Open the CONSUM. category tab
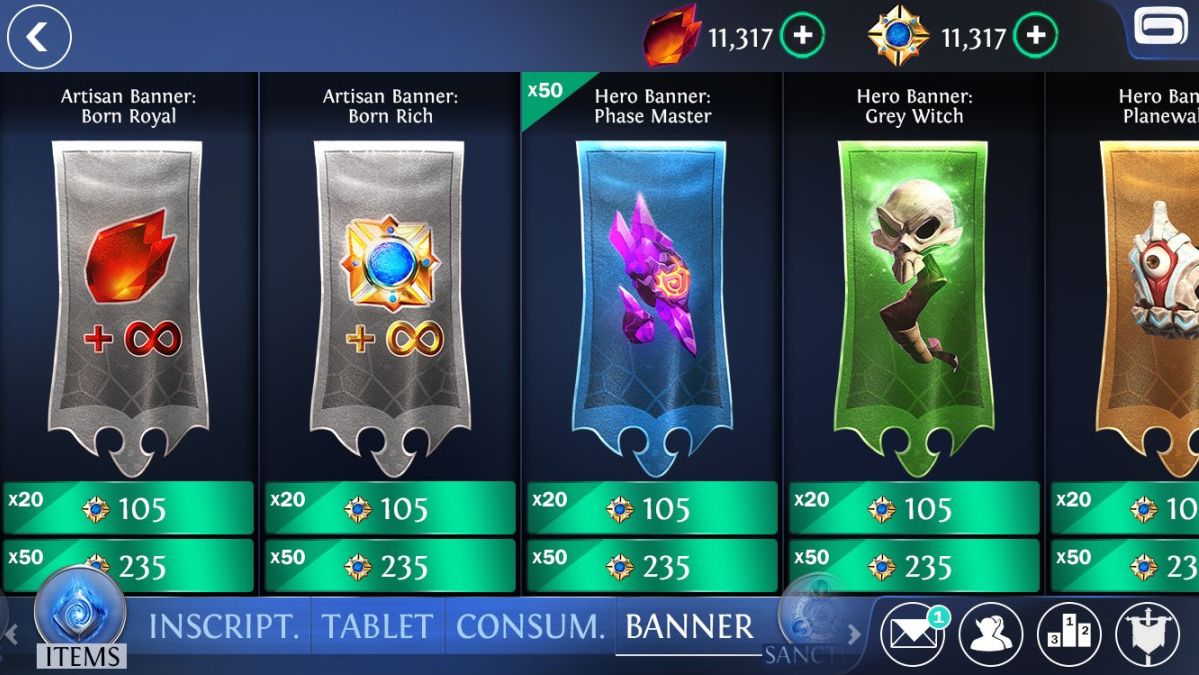This screenshot has width=1199, height=675. pyautogui.click(x=530, y=627)
